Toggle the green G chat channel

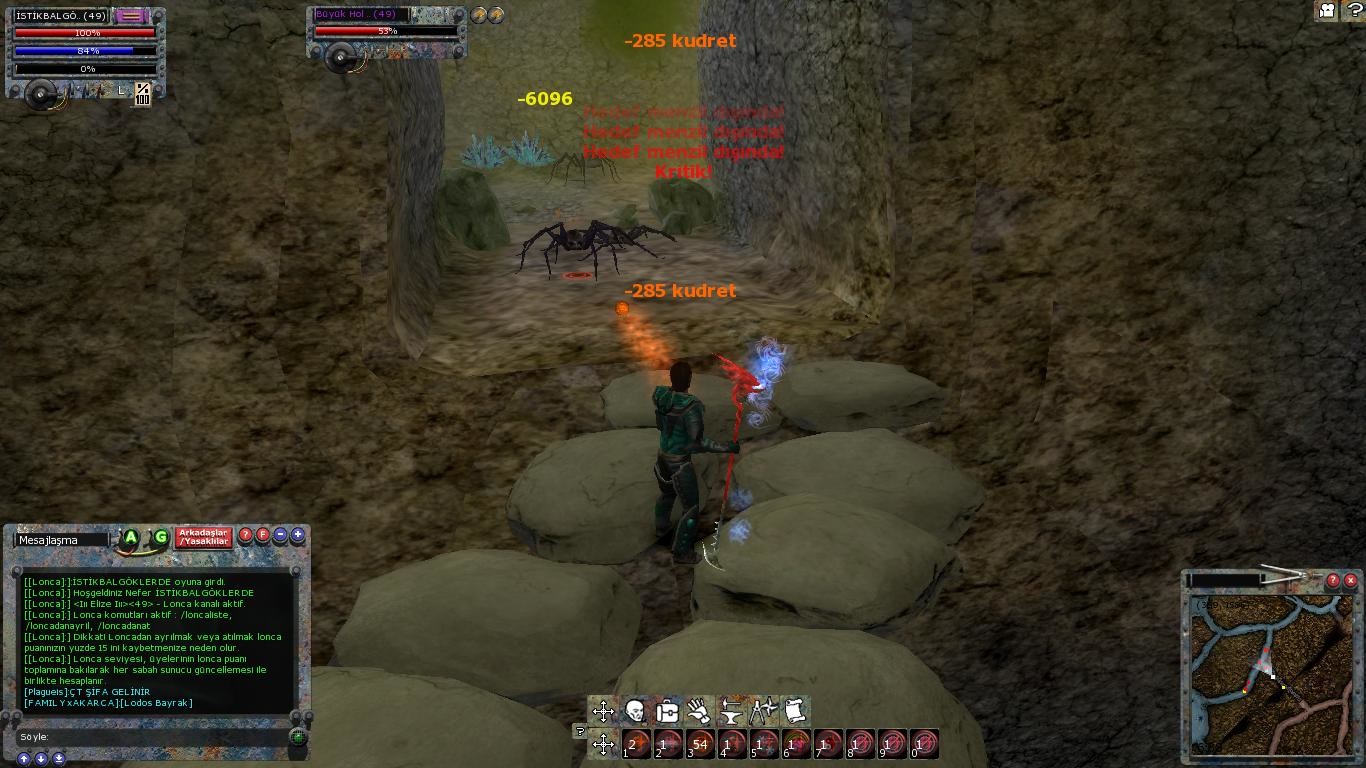tap(160, 538)
